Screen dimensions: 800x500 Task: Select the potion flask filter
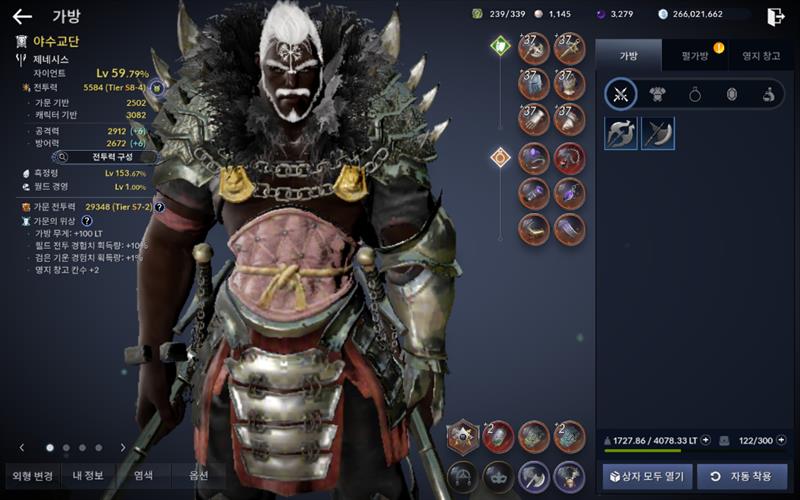tap(768, 95)
